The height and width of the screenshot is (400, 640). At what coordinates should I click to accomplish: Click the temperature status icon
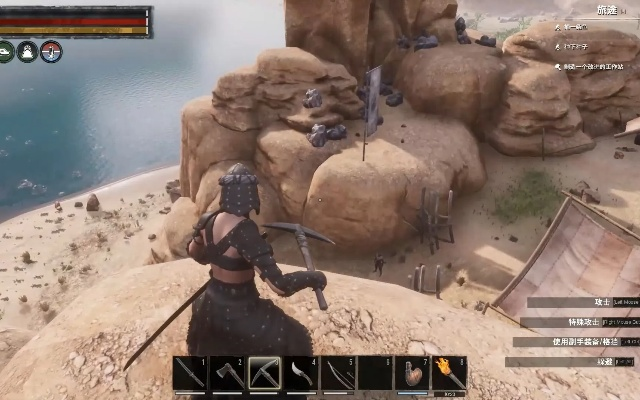click(x=52, y=51)
